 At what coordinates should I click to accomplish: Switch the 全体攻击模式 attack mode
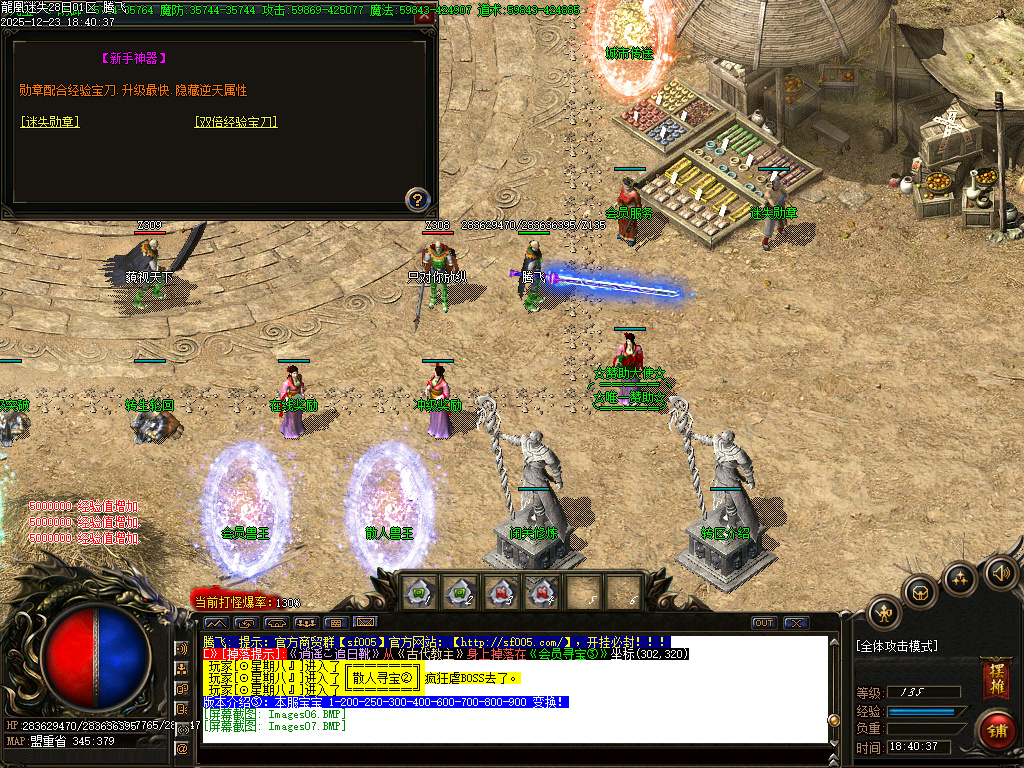click(x=897, y=647)
